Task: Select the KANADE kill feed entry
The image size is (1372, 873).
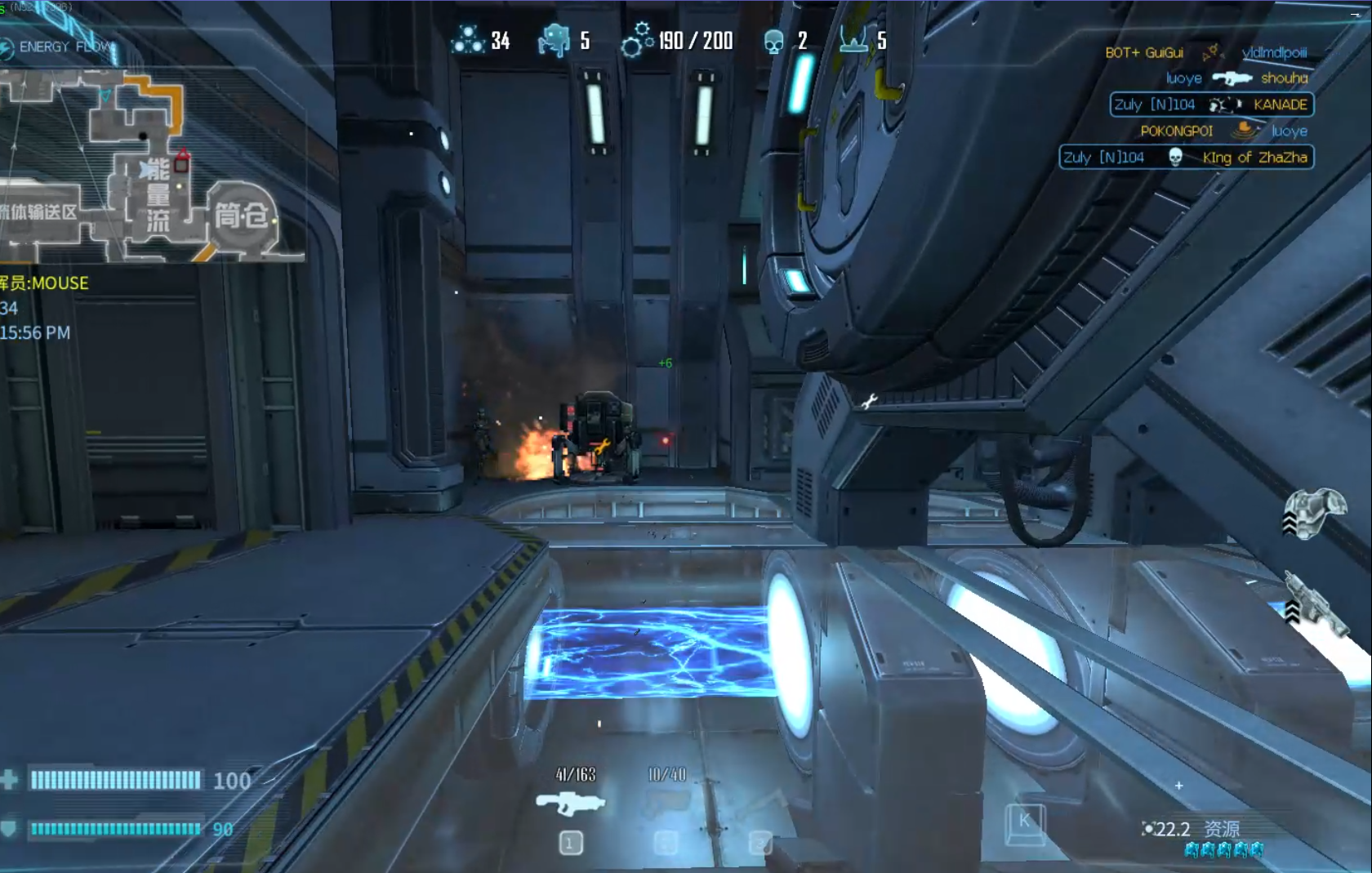Action: point(1211,105)
